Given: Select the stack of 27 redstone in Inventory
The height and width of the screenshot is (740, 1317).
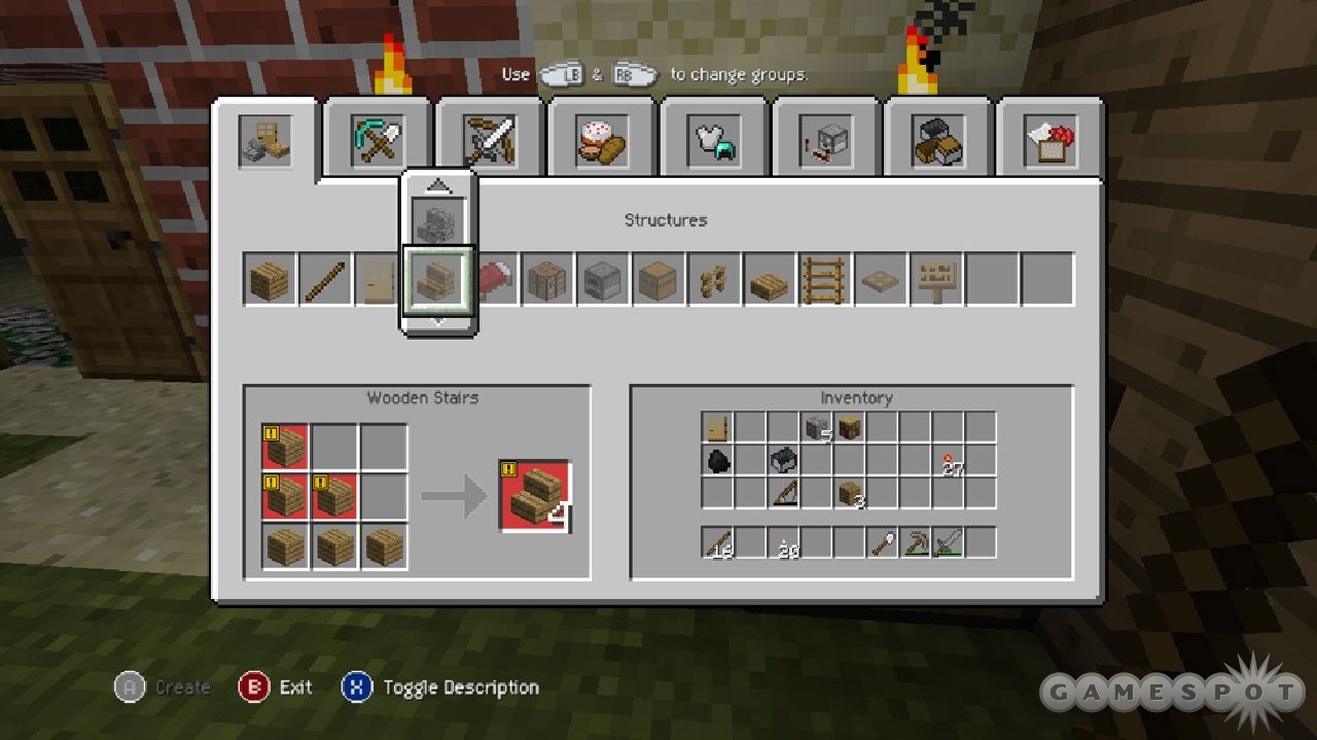Looking at the screenshot, I should 946,460.
